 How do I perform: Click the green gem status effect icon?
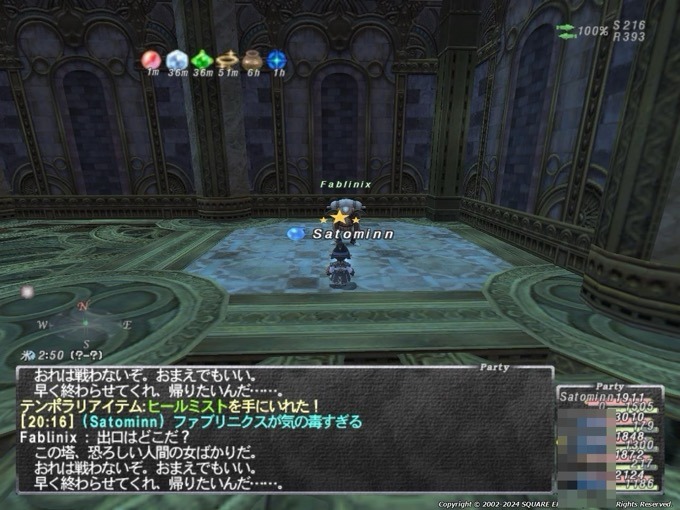[x=202, y=60]
